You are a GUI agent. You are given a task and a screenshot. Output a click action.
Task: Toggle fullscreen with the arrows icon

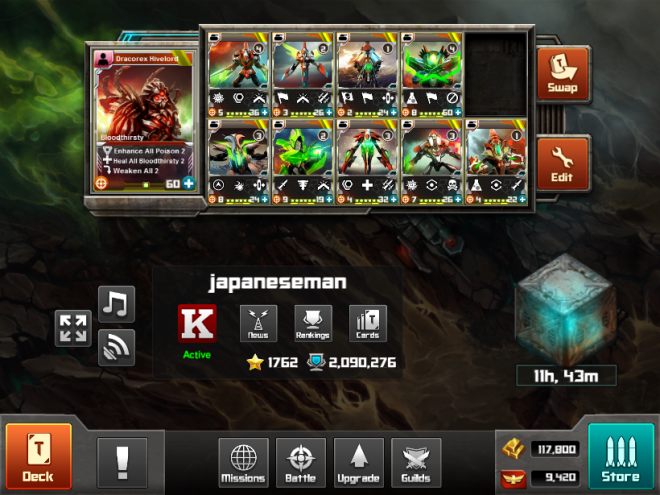(73, 328)
